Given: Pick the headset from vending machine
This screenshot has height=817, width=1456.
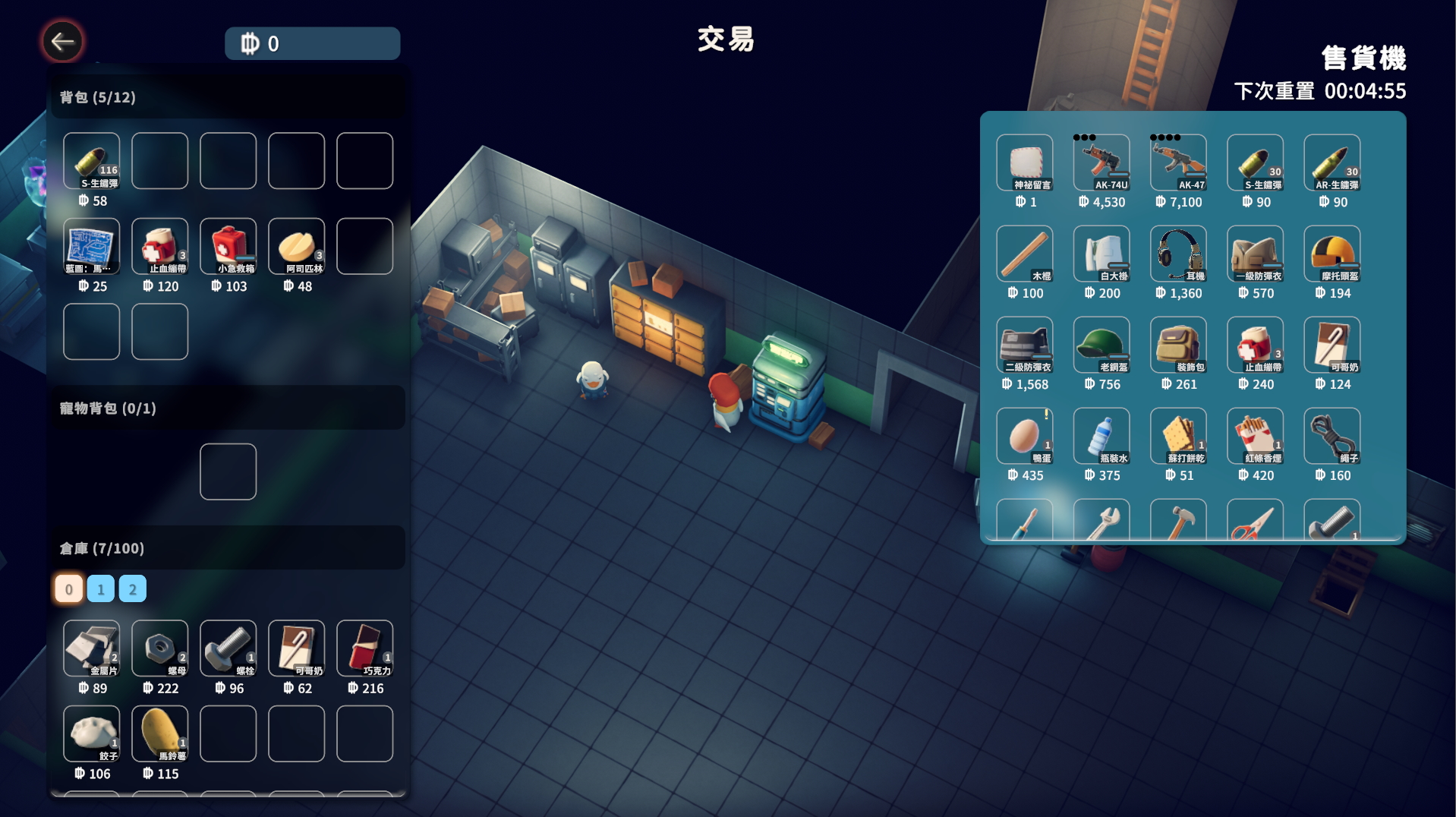Looking at the screenshot, I should [x=1177, y=254].
